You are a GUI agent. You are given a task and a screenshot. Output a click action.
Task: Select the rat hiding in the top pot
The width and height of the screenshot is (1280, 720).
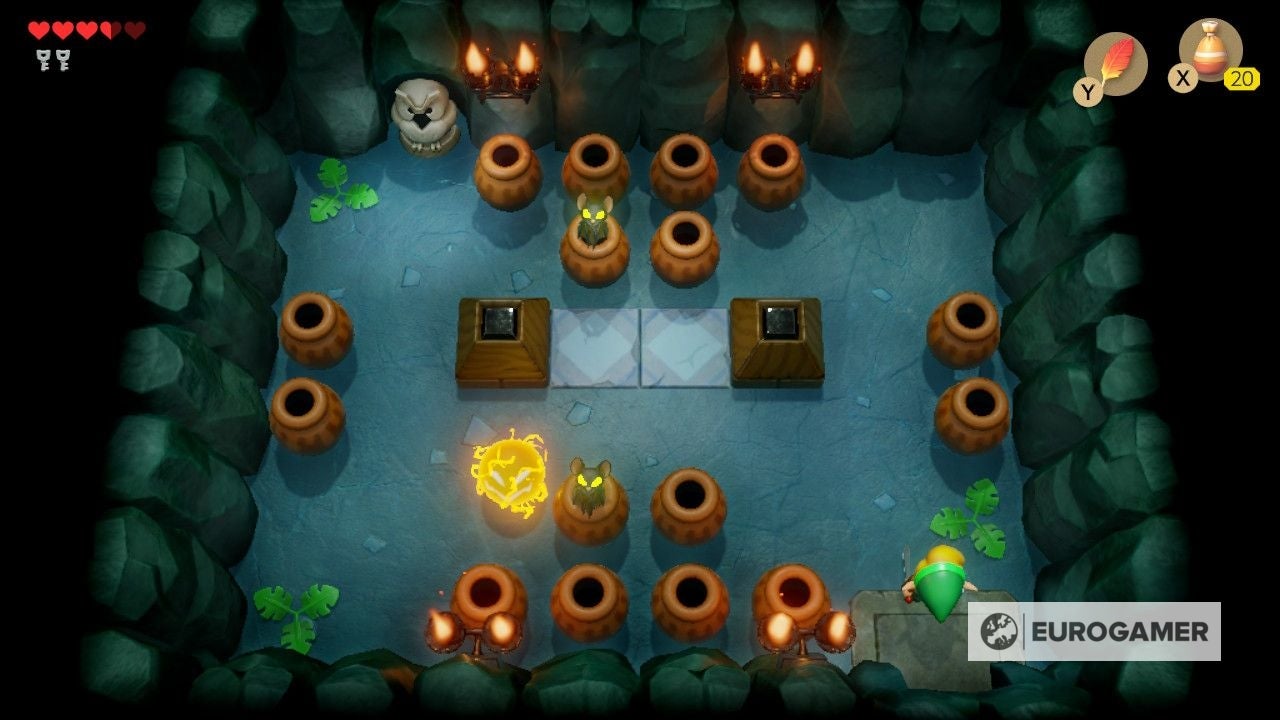(x=594, y=218)
